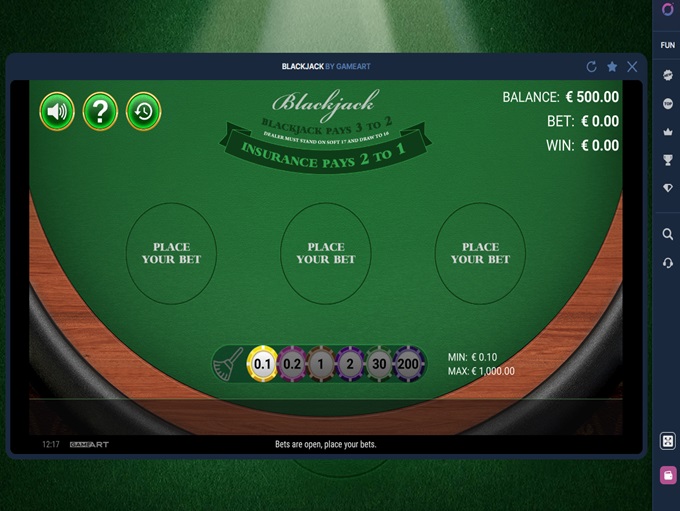The height and width of the screenshot is (511, 680).
Task: Open the search magnifier in sidebar
Action: pos(668,234)
